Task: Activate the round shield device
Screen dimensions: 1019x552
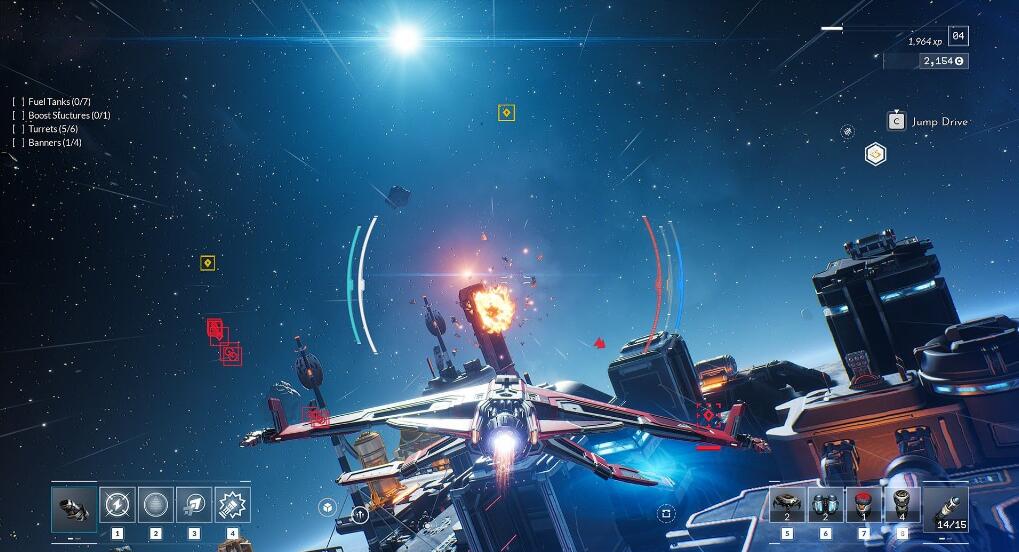Action: coord(156,504)
